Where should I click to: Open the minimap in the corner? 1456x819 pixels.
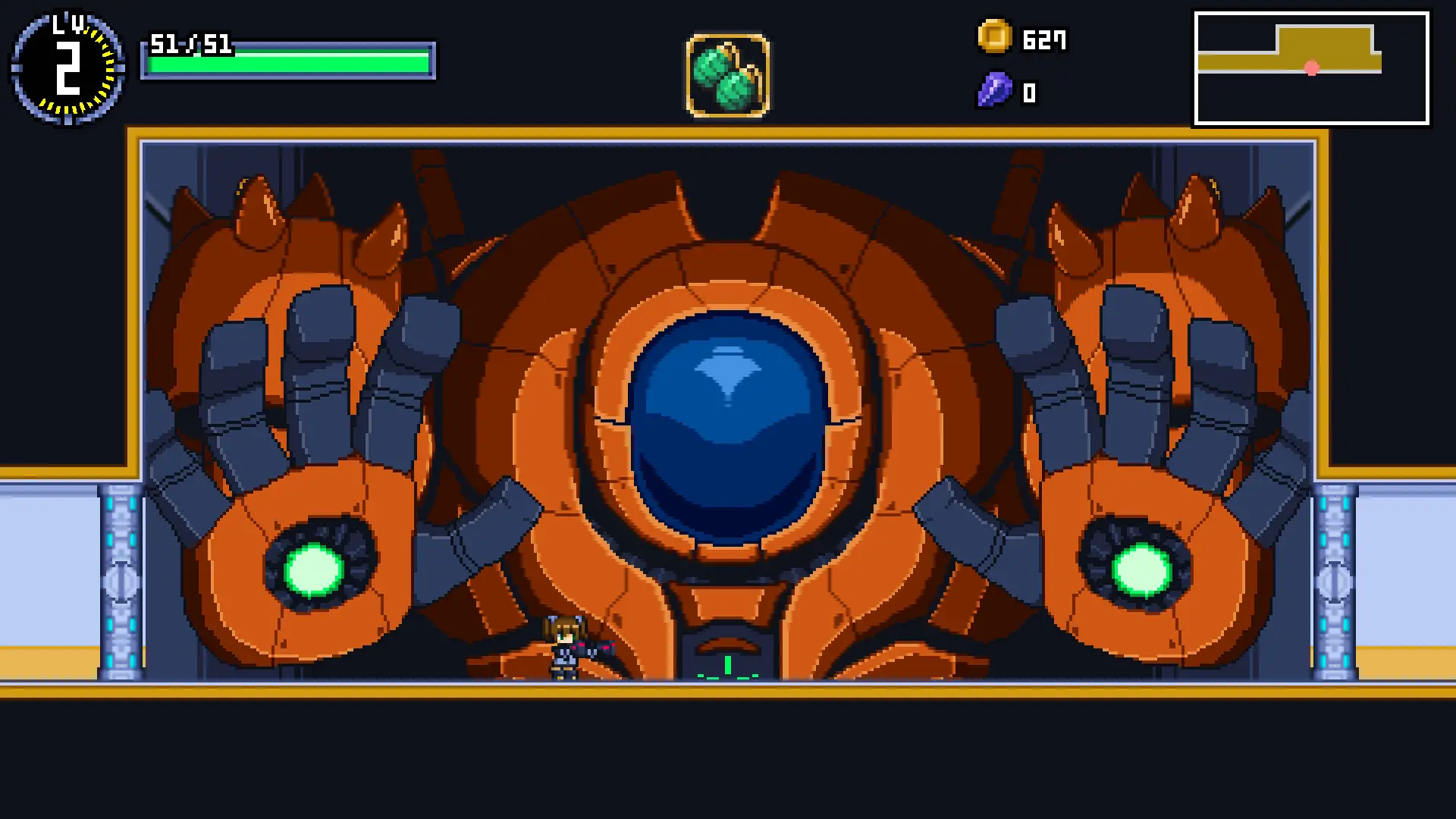[x=1311, y=68]
